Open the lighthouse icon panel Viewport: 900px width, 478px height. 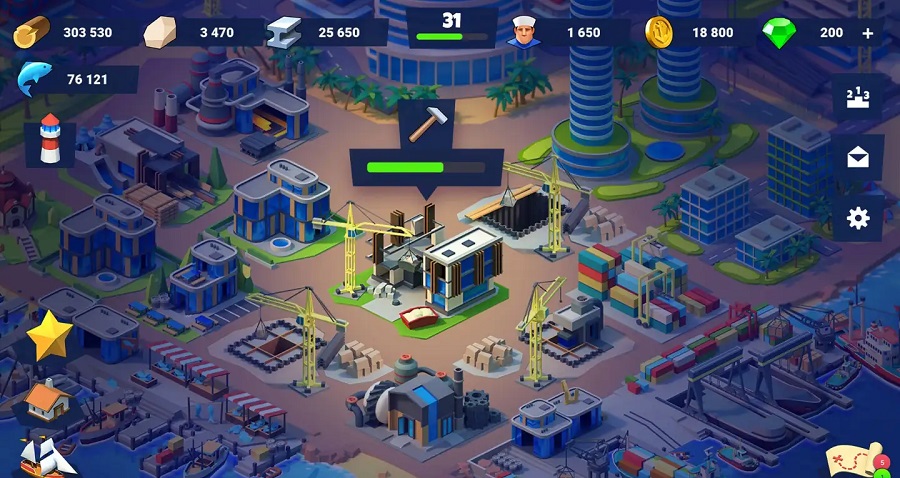(x=50, y=139)
